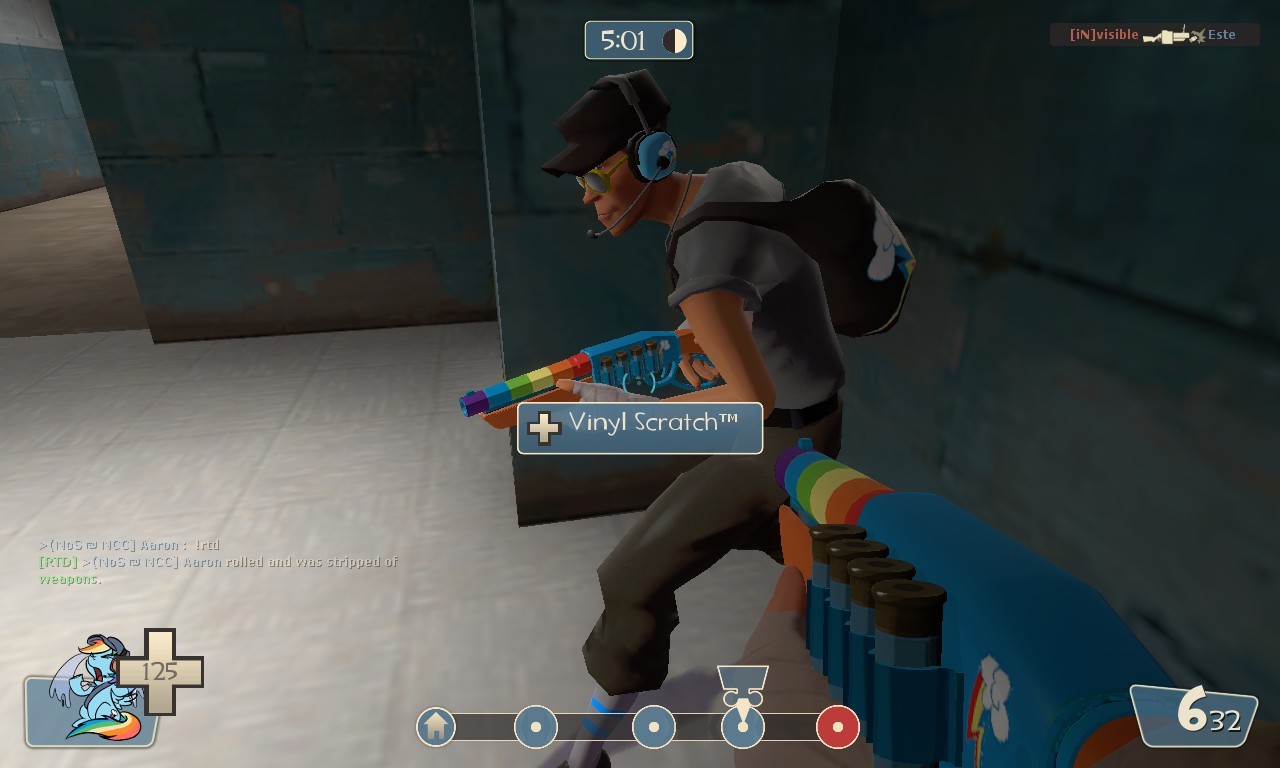The height and width of the screenshot is (768, 1280).
Task: Toggle the red endpoint marker on the cart track
Action: pos(837,727)
